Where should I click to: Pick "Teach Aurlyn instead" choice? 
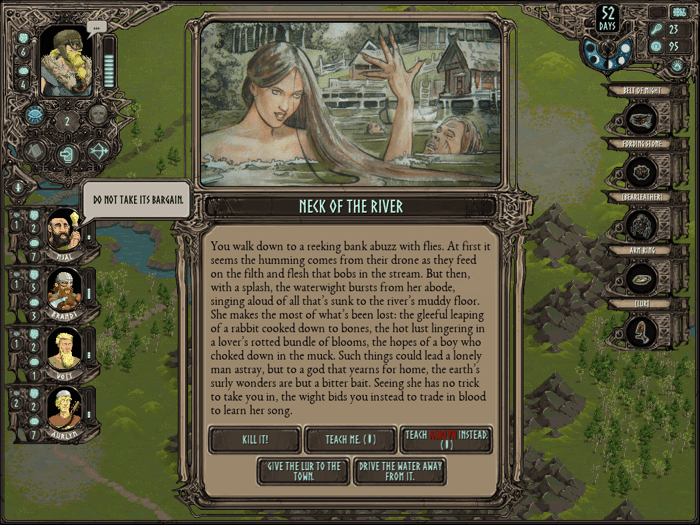pos(445,439)
